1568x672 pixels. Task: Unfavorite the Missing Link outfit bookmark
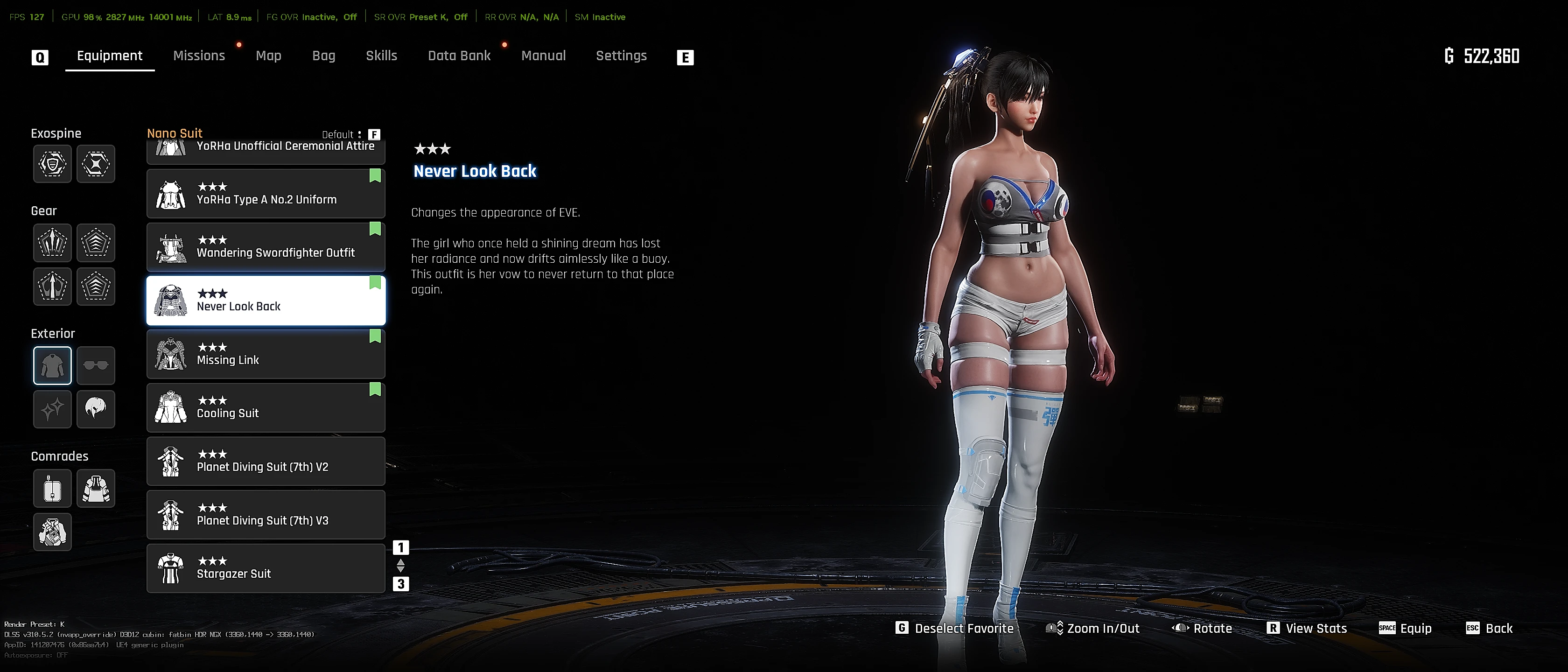point(375,336)
